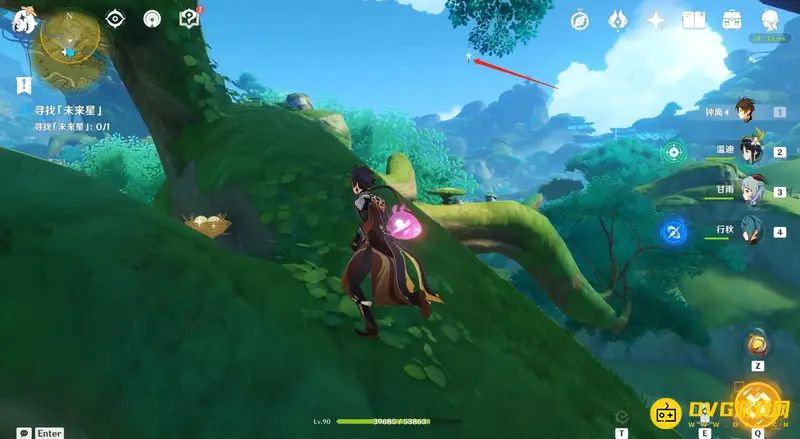Toggle the eye-shaped elemental sight icon
This screenshot has width=800, height=439.
click(115, 18)
